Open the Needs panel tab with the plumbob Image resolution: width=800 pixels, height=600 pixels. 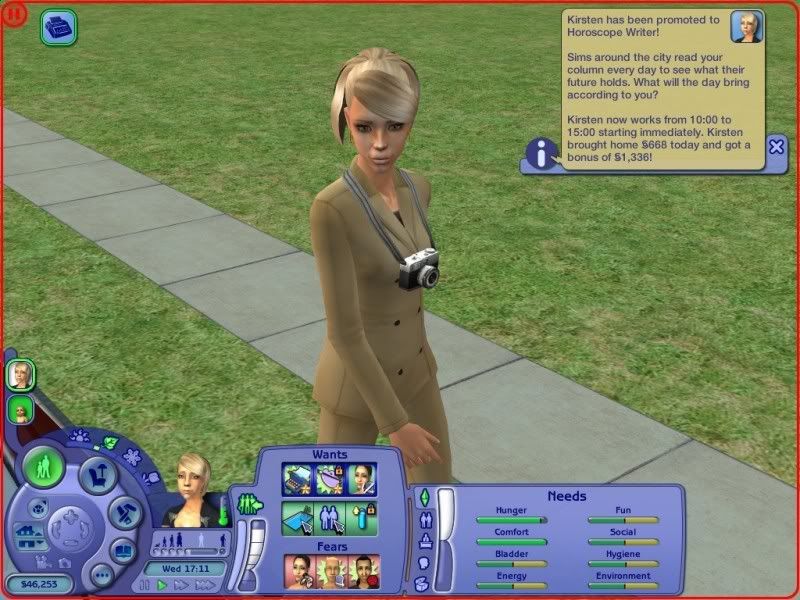[x=423, y=497]
